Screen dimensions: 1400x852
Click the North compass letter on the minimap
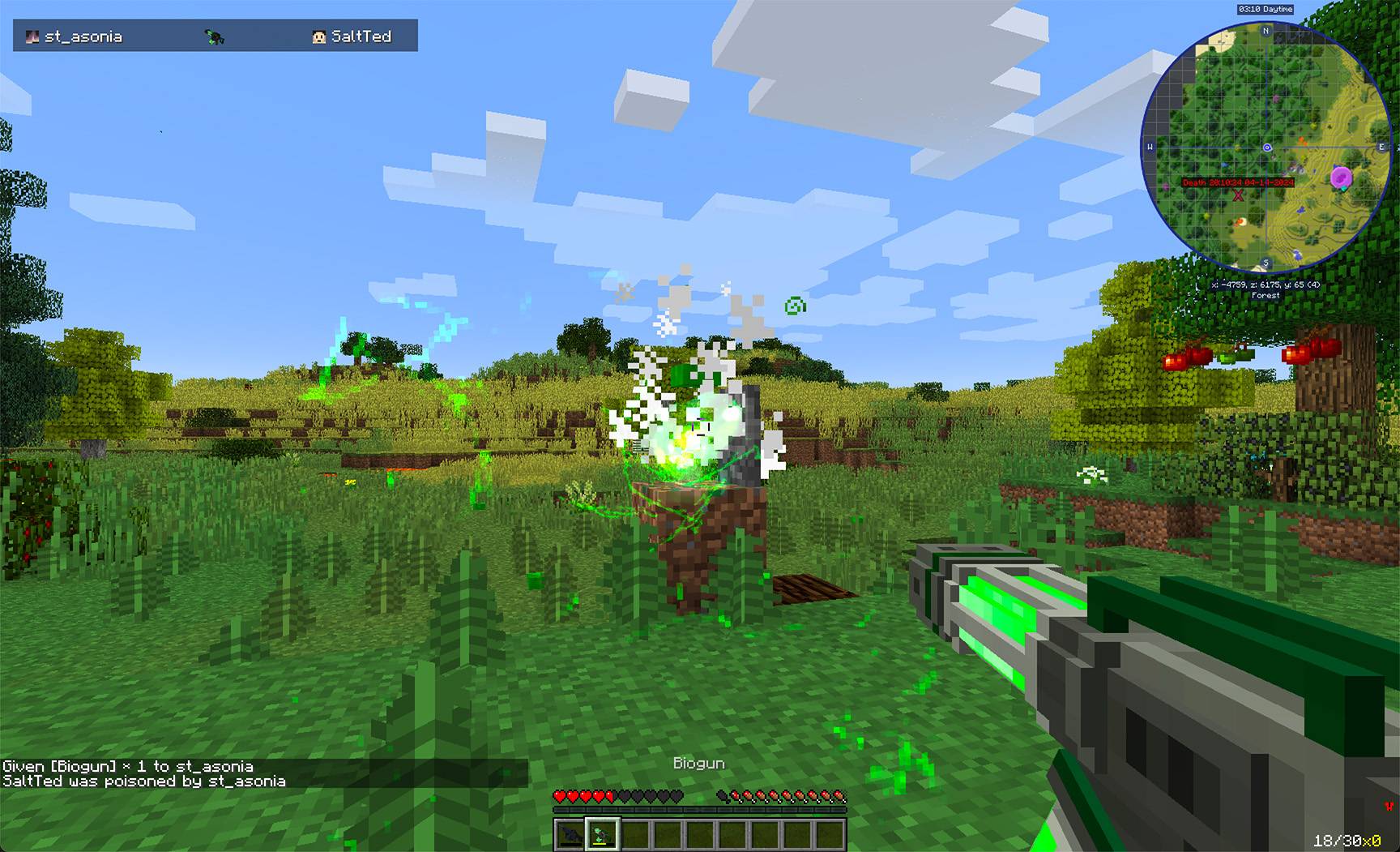(1266, 30)
